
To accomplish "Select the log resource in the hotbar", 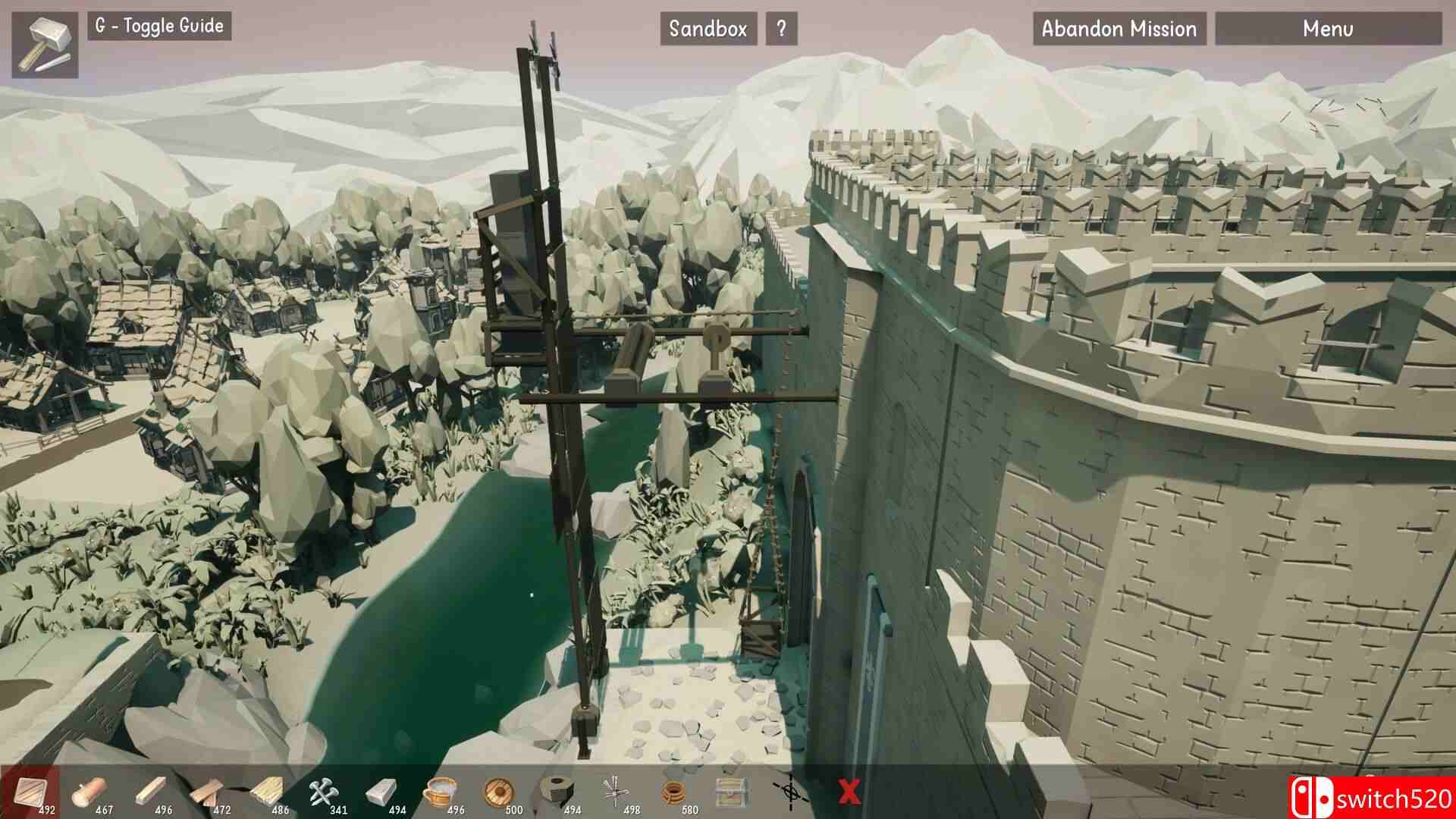I will 91,789.
